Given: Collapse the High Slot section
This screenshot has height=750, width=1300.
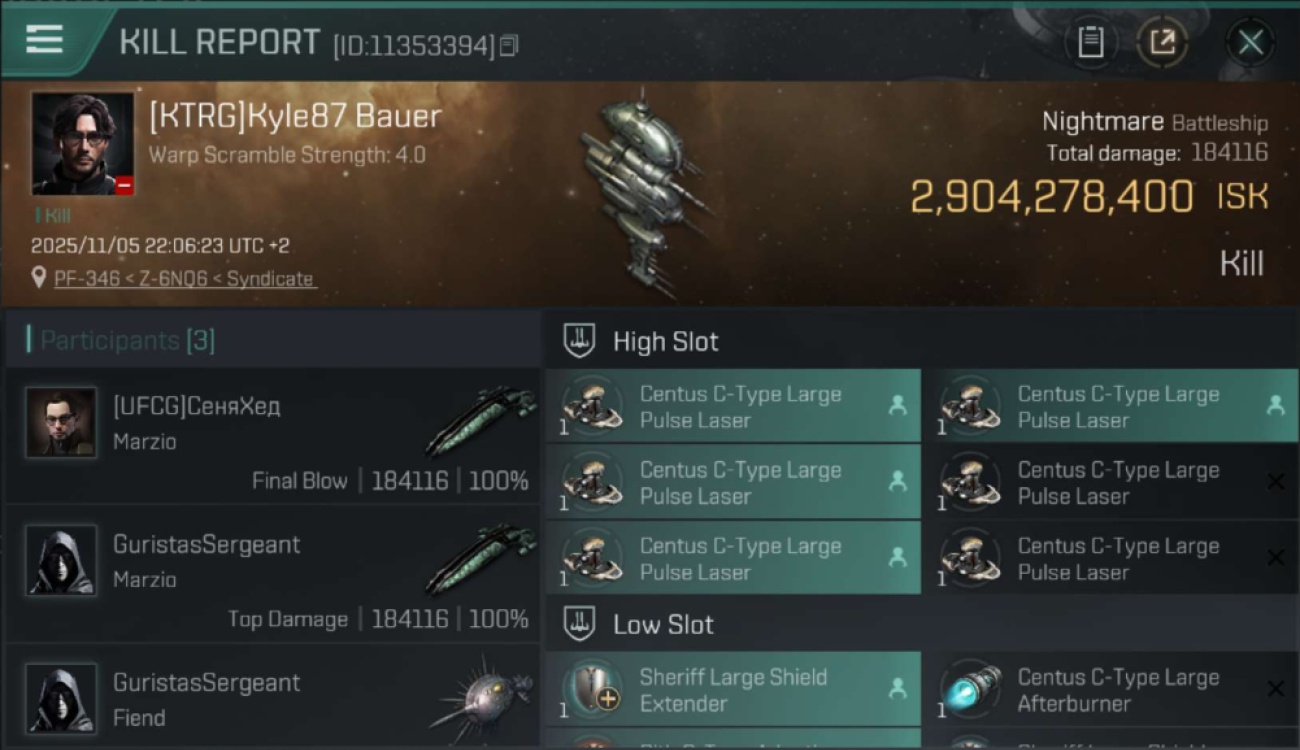Looking at the screenshot, I should [667, 341].
